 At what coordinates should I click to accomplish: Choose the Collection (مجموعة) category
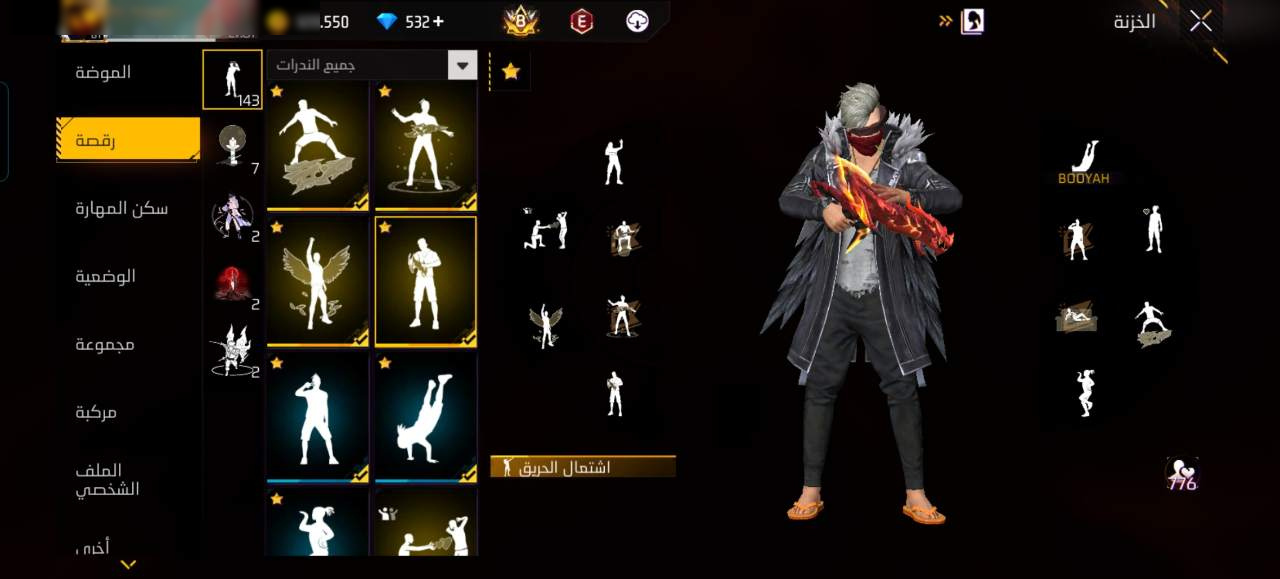point(105,344)
